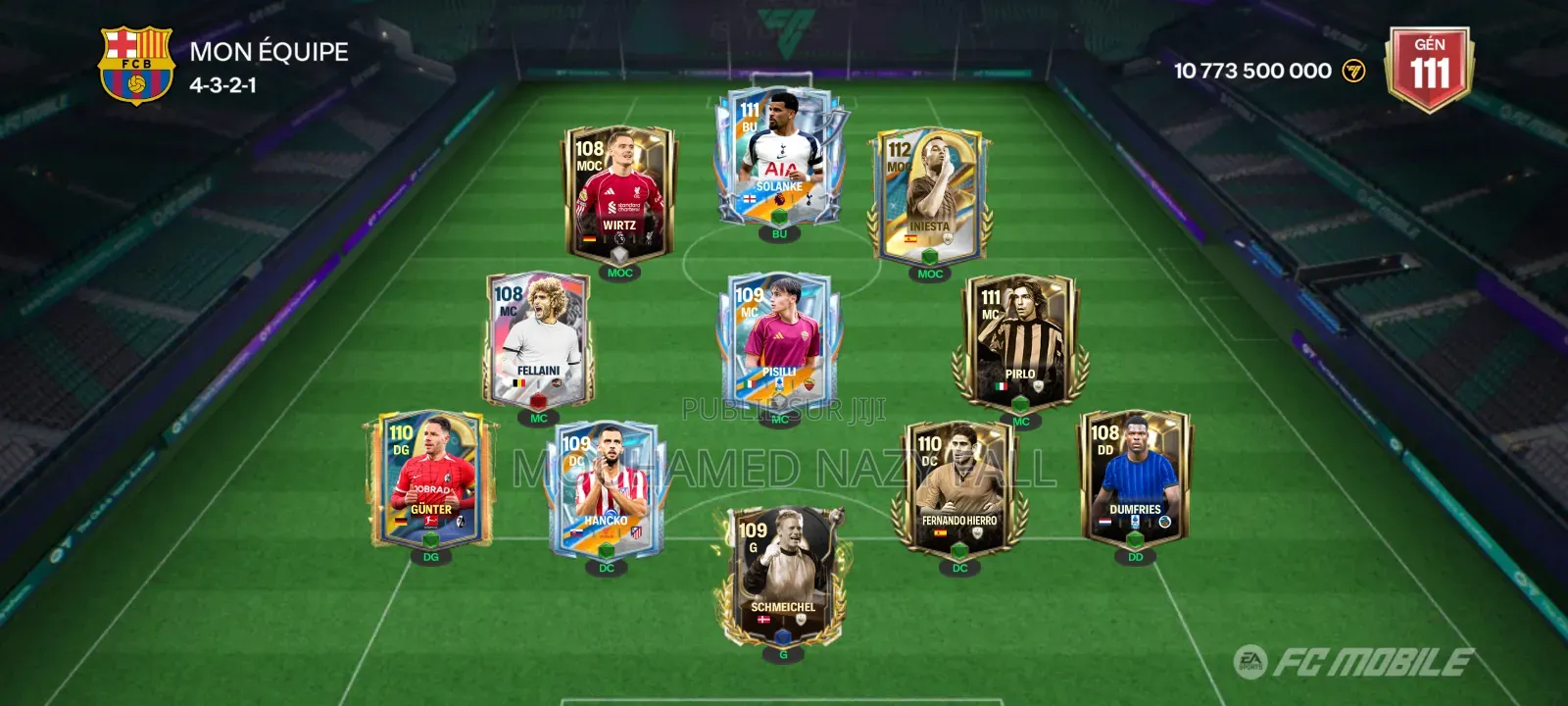
Task: Open the Pisilli player card
Action: 779,345
